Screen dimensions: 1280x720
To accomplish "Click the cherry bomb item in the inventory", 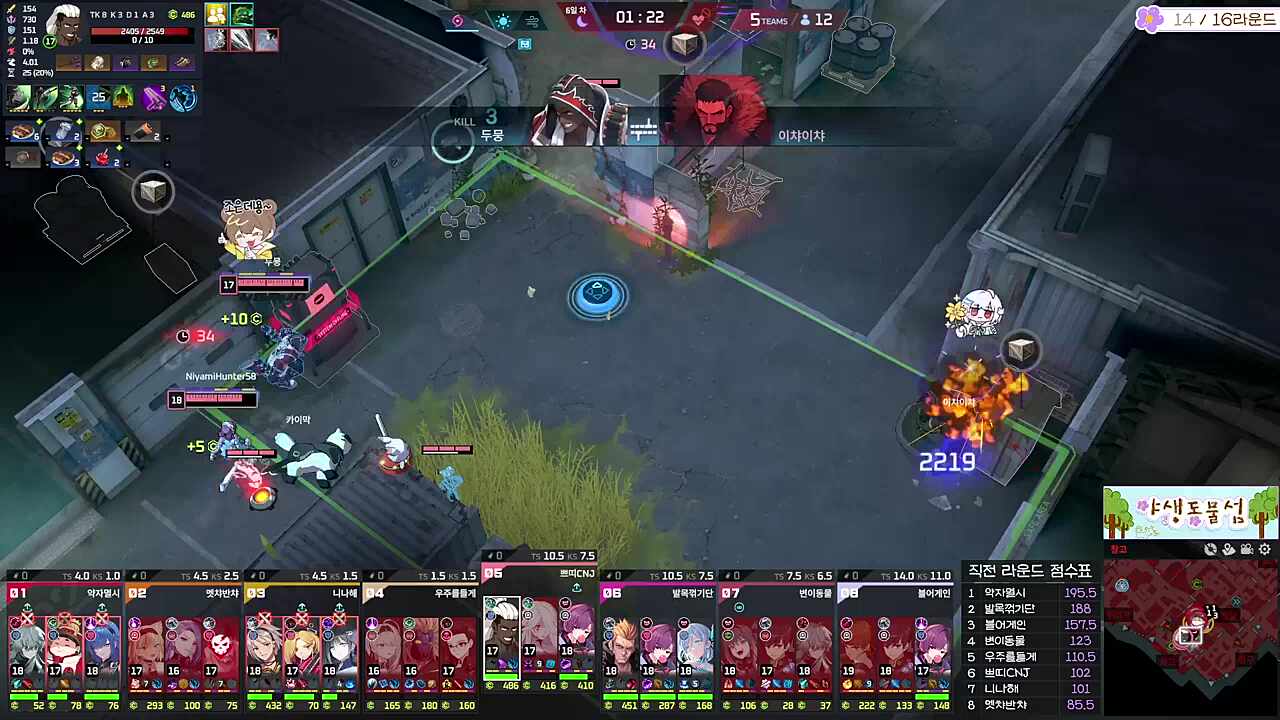I will [102, 157].
